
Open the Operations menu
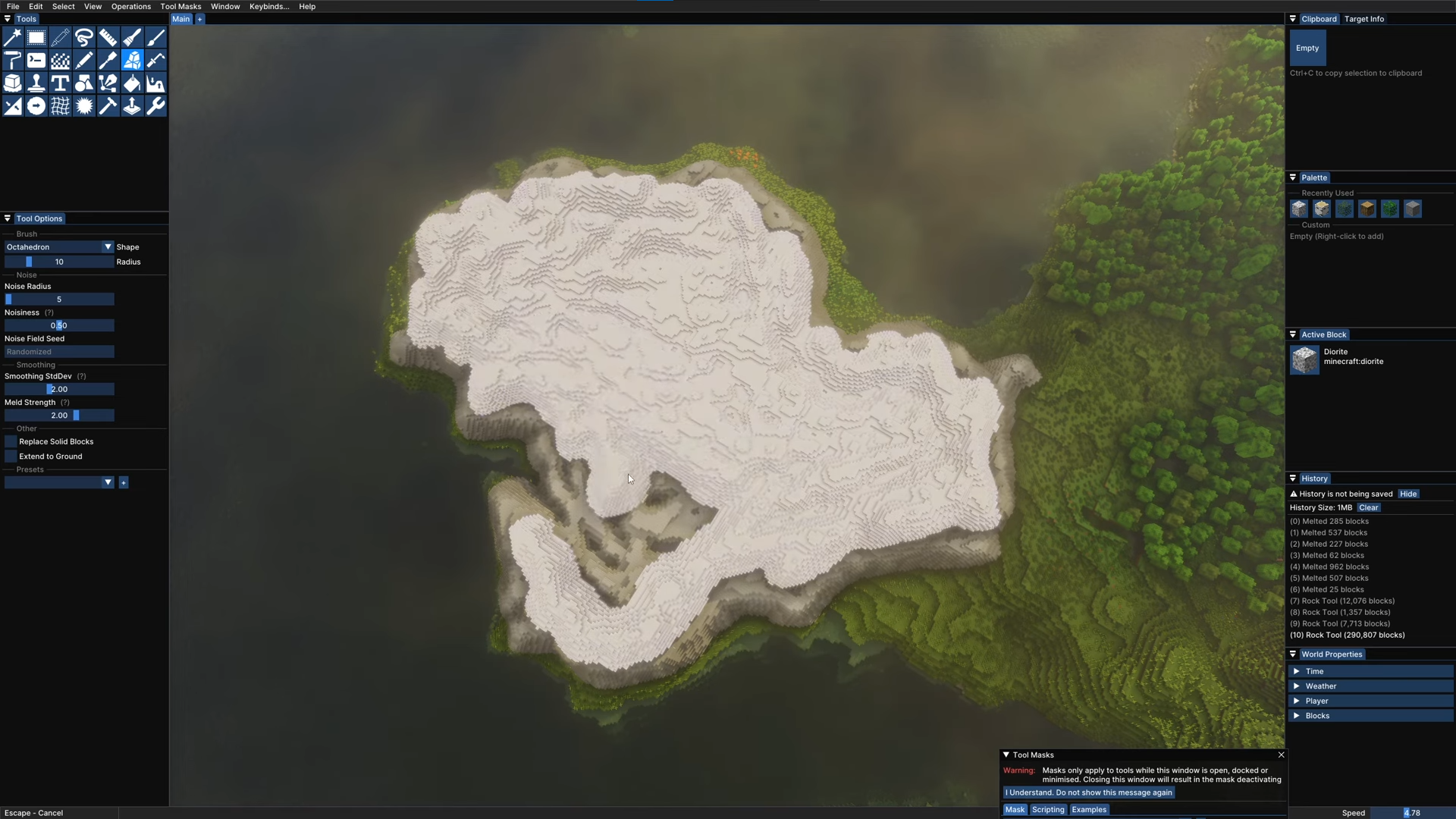[x=130, y=6]
